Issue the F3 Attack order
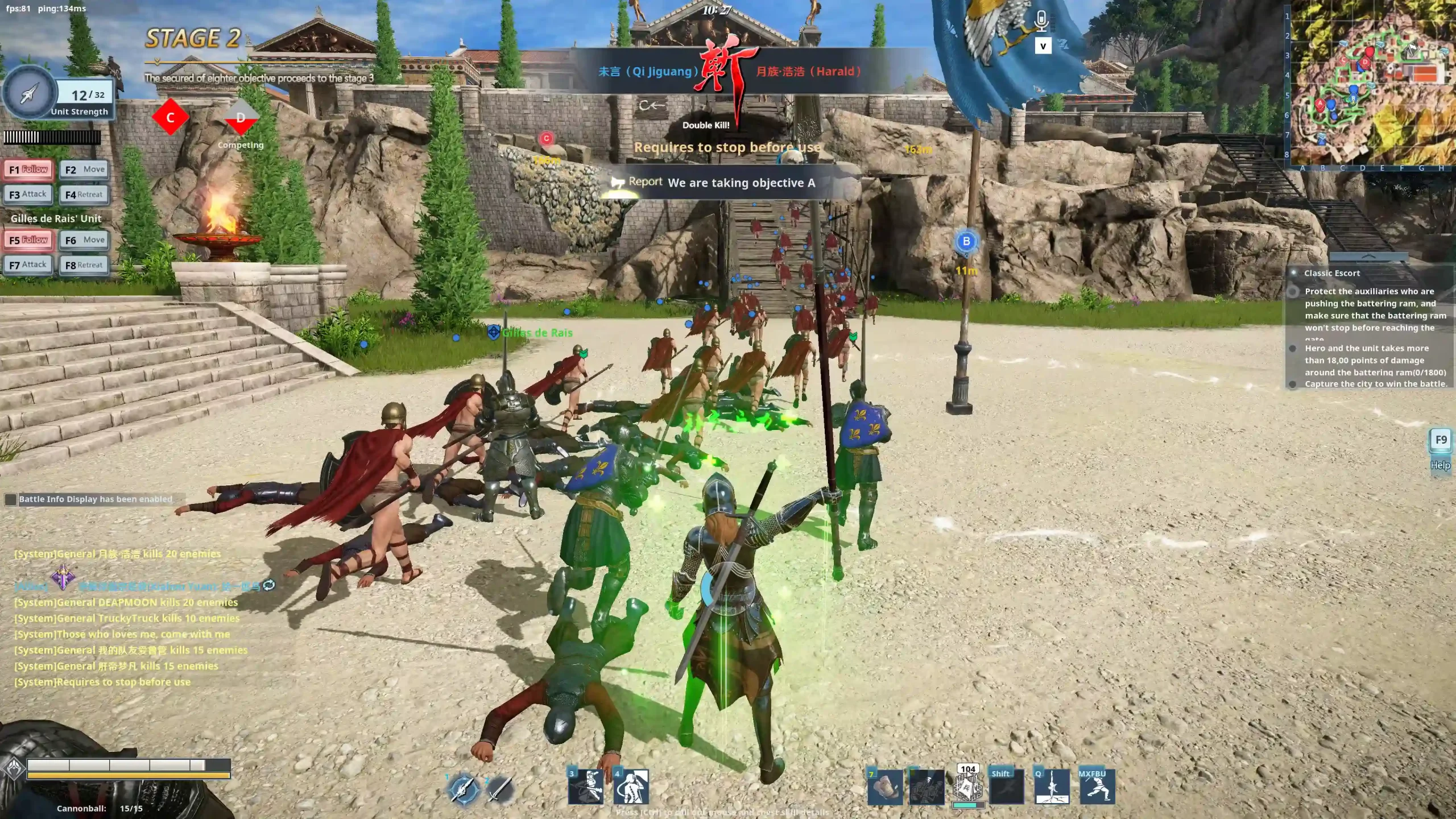 (x=28, y=195)
